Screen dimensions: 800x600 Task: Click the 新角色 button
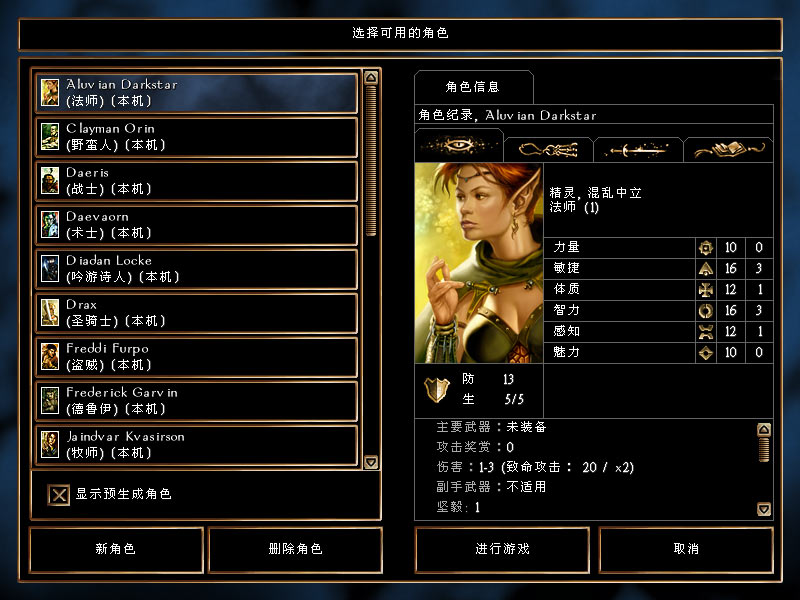pyautogui.click(x=116, y=549)
